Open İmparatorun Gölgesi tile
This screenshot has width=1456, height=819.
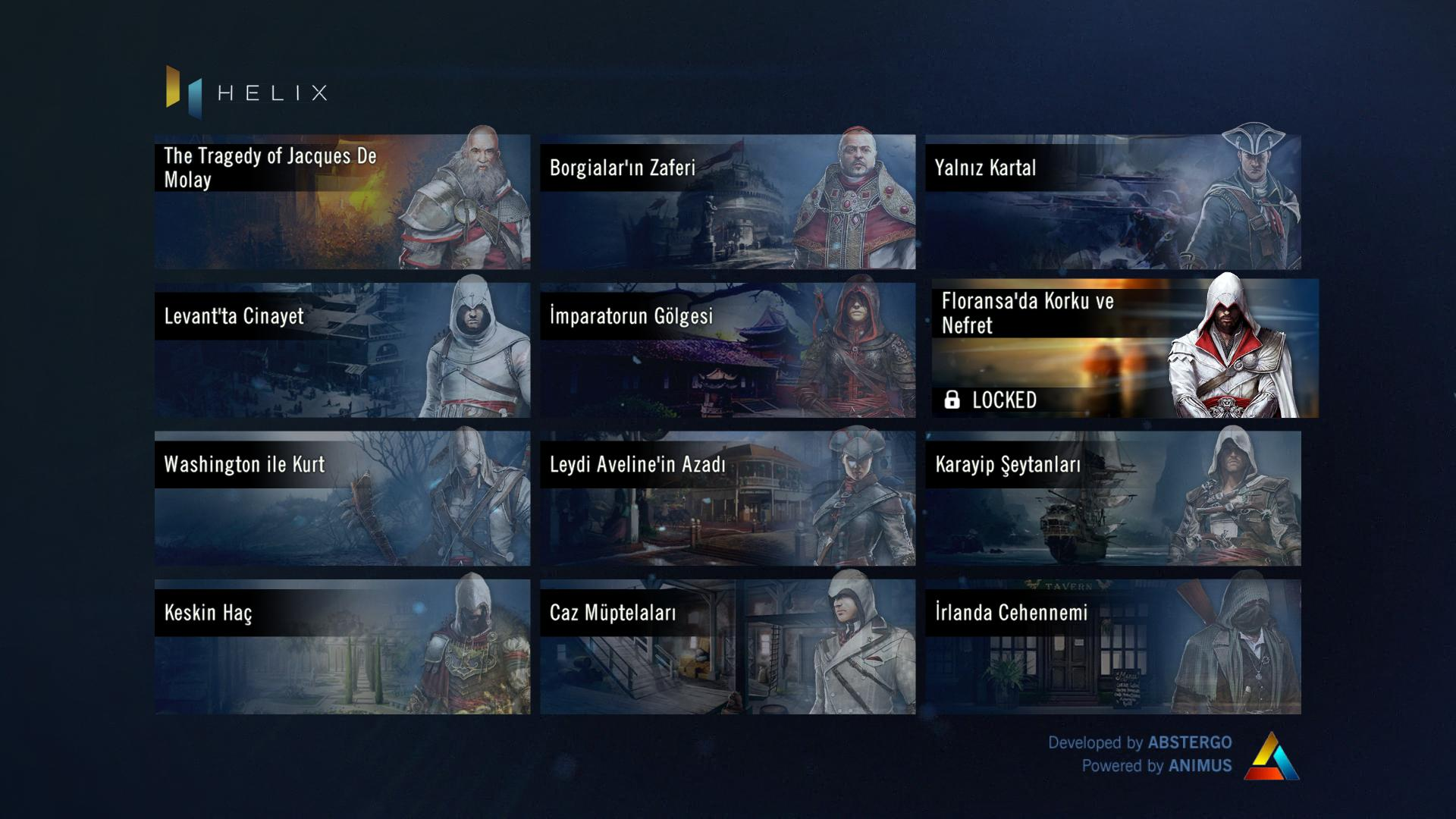(727, 350)
